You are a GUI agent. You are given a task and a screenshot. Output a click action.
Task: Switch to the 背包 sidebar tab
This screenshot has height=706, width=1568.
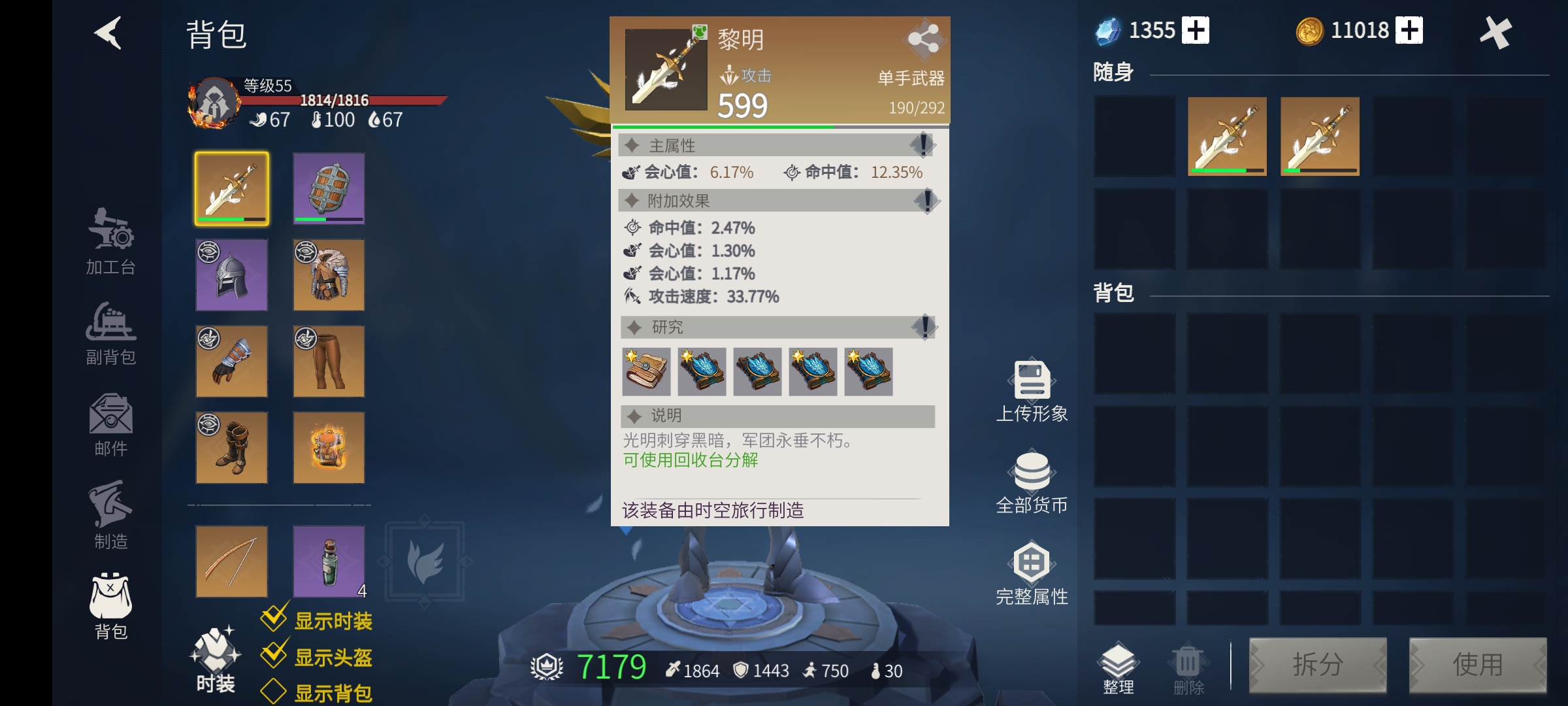tap(110, 605)
